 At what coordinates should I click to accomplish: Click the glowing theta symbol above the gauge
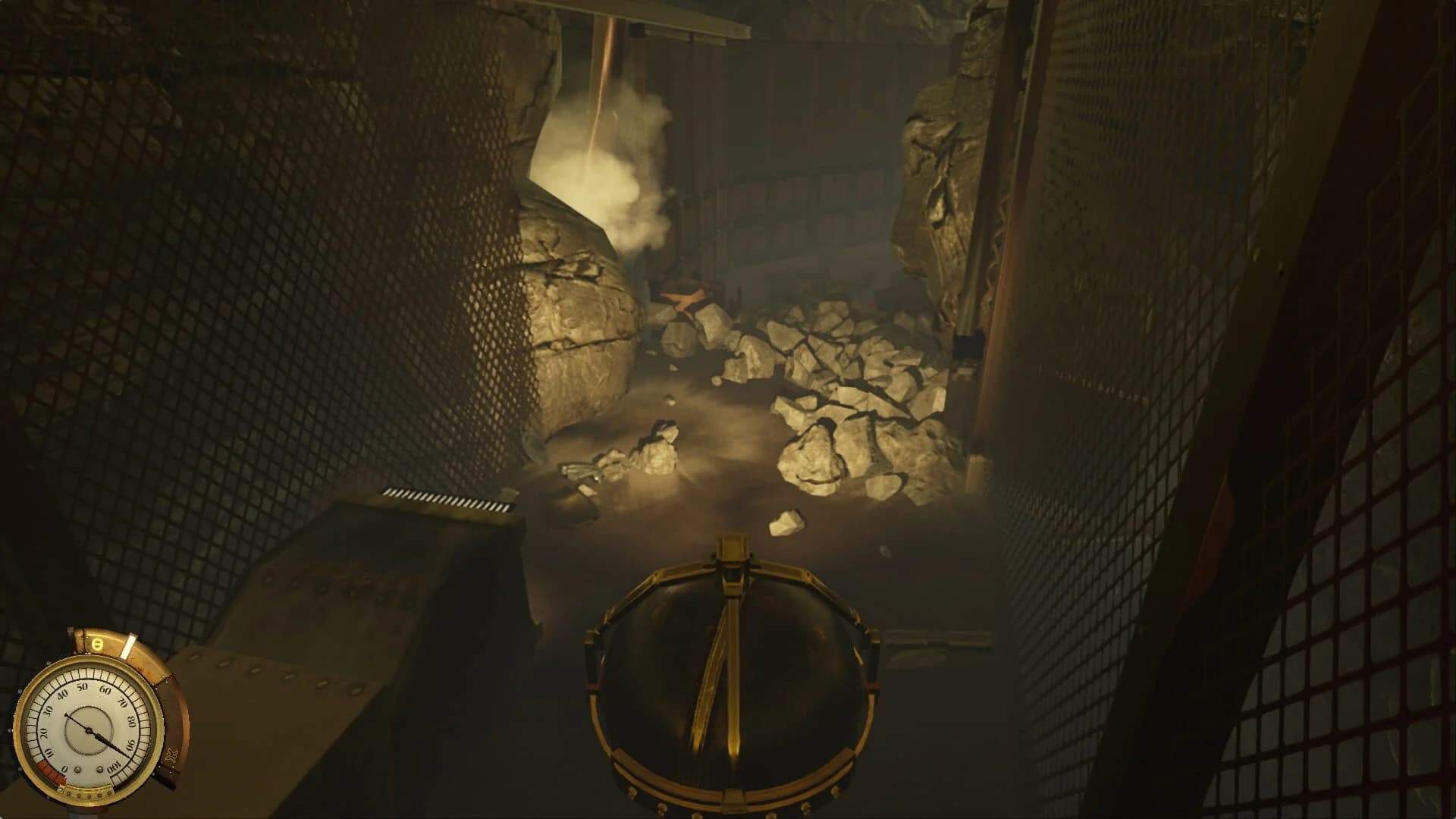pos(97,644)
